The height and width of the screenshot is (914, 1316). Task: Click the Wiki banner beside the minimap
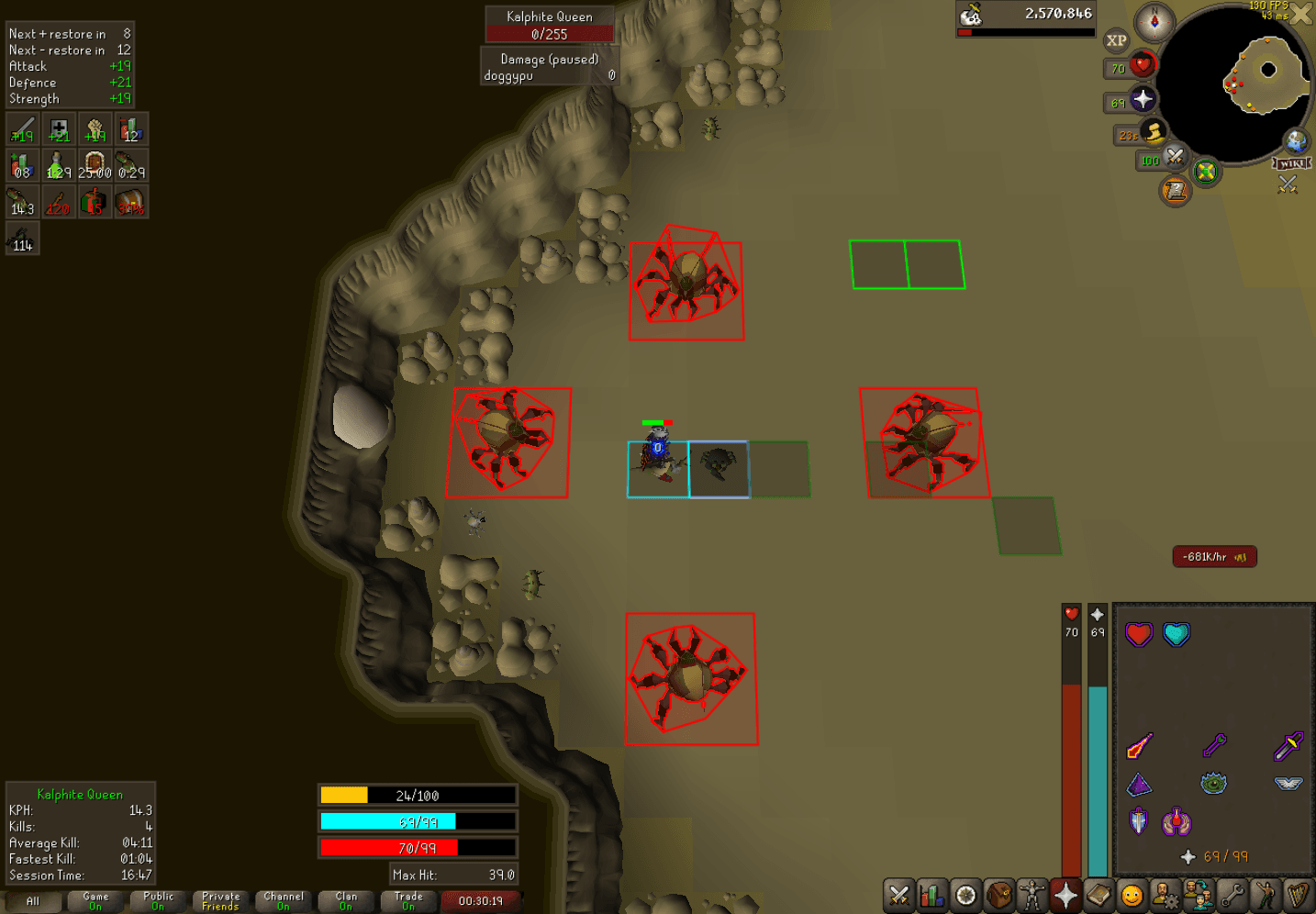click(1290, 163)
